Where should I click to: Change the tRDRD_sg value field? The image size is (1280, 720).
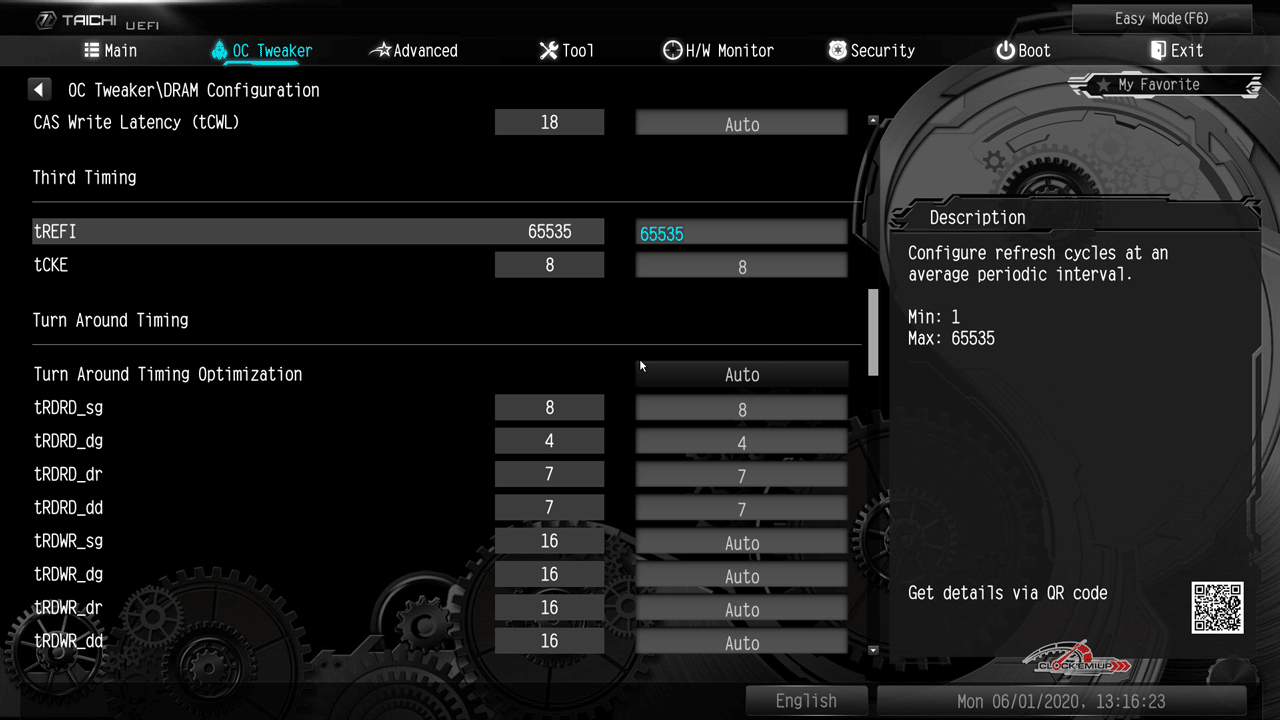[741, 409]
